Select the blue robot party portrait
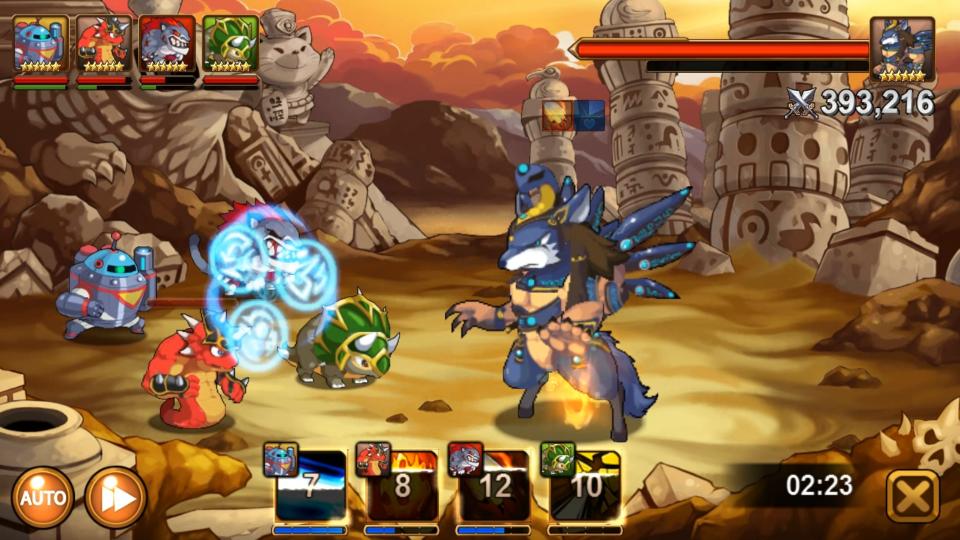Screen dimensions: 960x540 tap(40, 46)
